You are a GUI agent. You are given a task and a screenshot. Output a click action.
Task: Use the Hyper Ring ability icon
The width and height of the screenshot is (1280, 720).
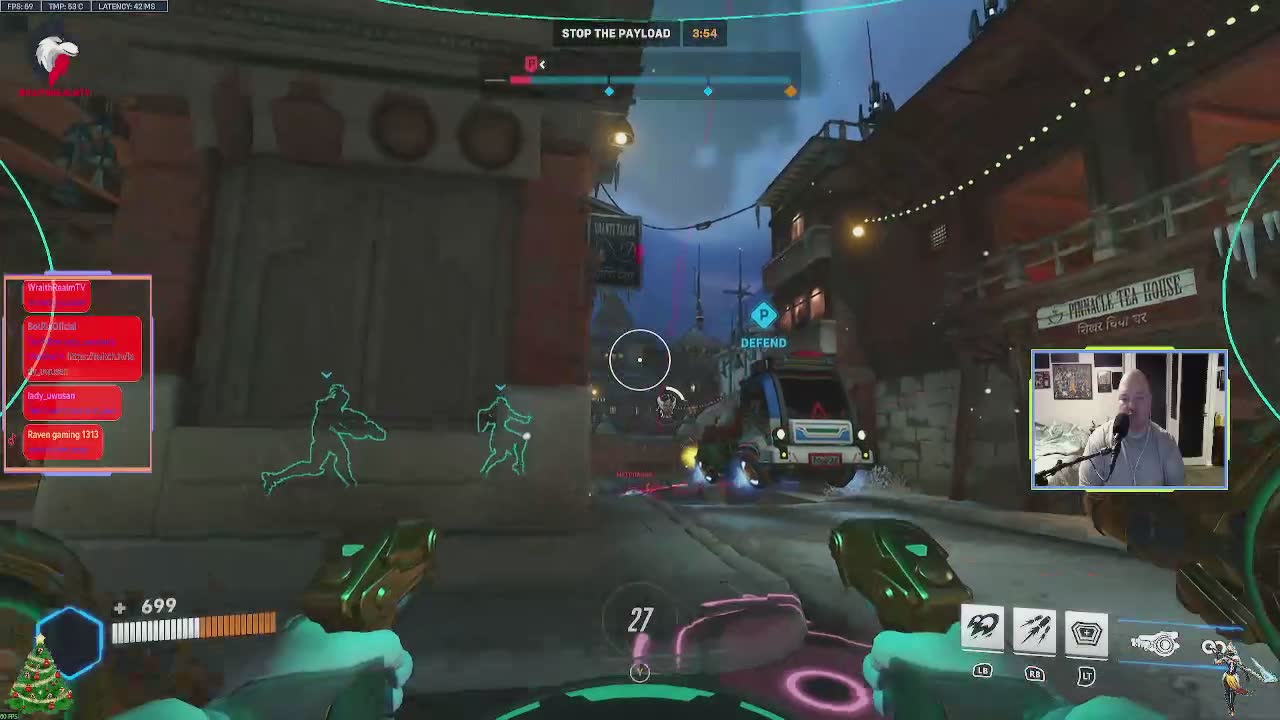[1086, 632]
